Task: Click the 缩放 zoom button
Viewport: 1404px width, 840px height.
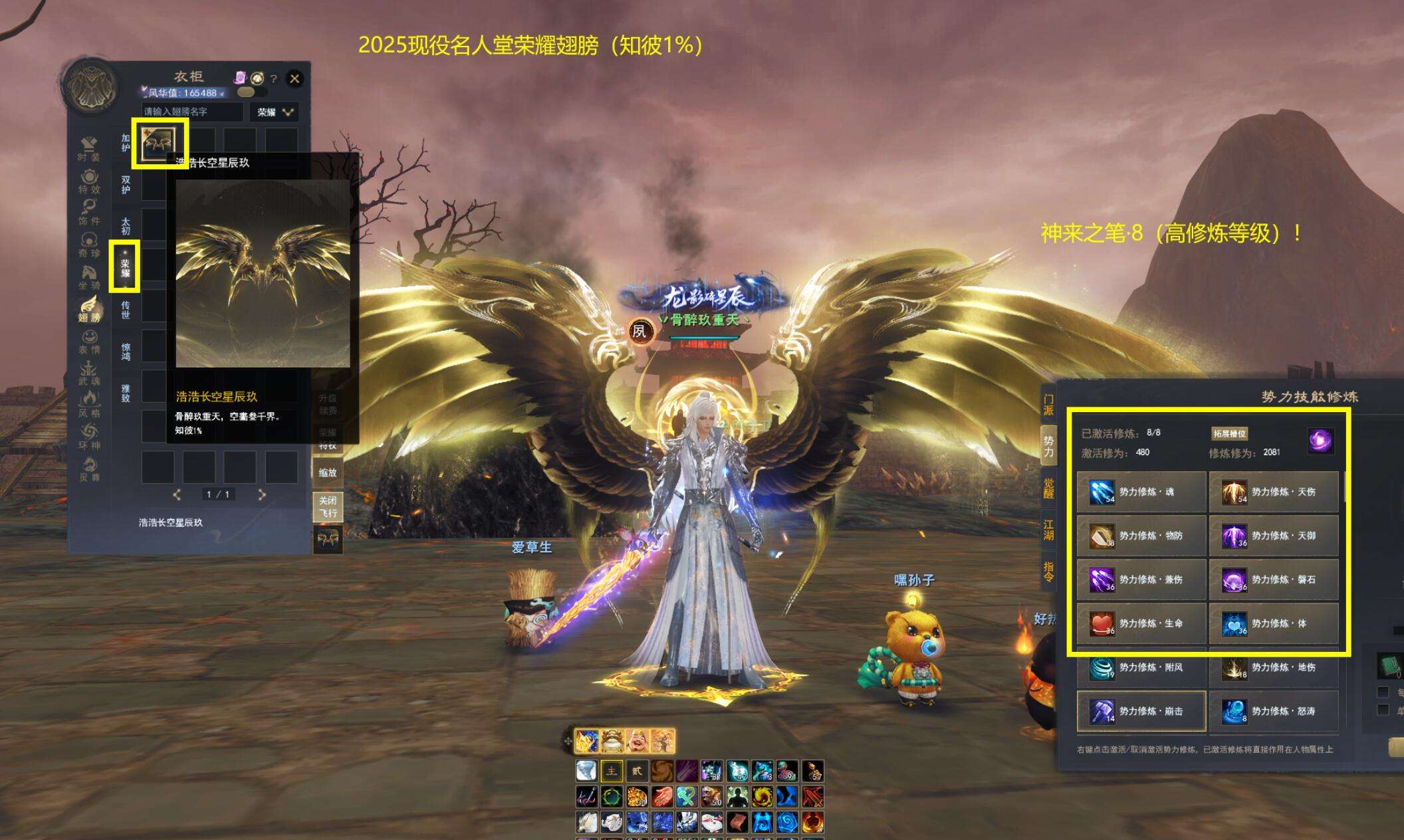Action: (328, 472)
